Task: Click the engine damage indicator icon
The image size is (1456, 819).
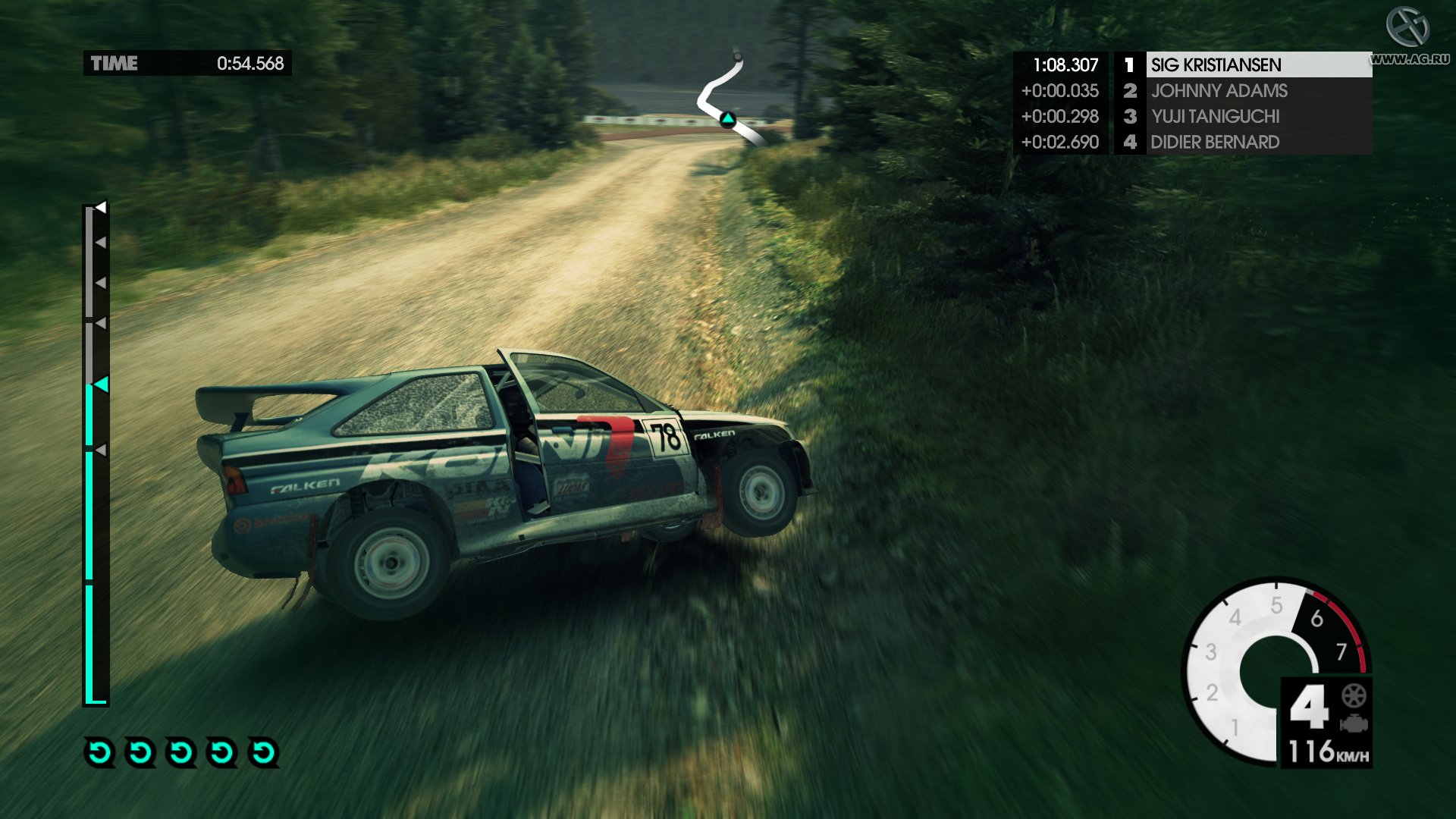Action: [1354, 723]
